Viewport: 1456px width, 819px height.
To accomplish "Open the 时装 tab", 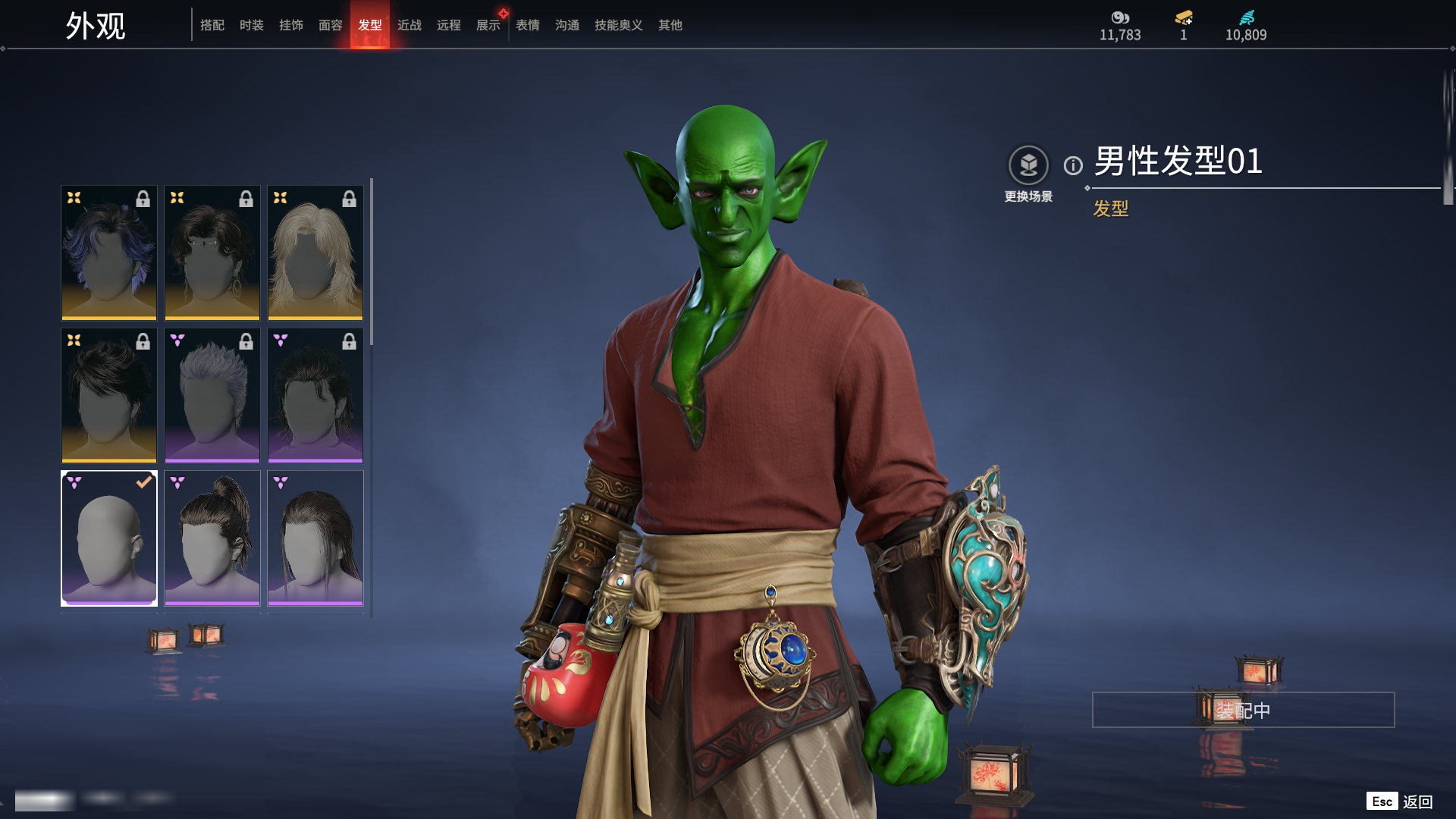I will (251, 25).
